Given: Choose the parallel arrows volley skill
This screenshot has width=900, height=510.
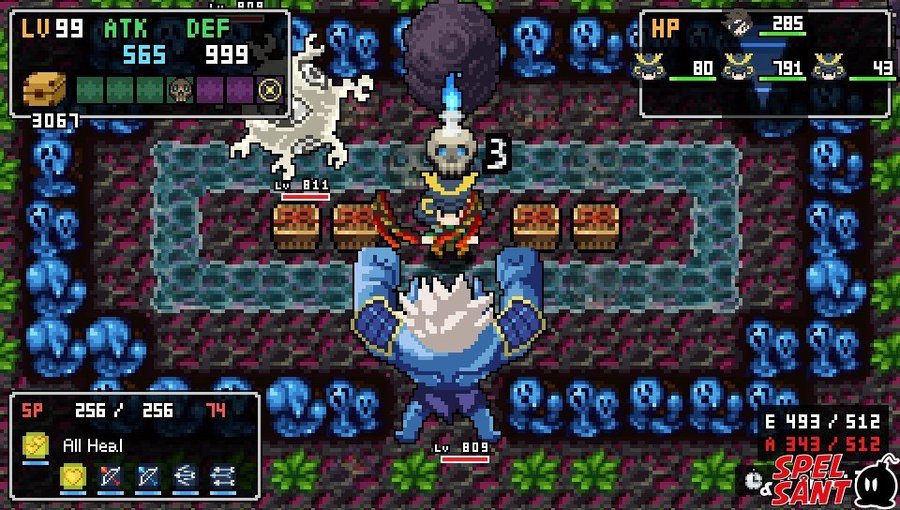Looking at the screenshot, I should point(221,476).
